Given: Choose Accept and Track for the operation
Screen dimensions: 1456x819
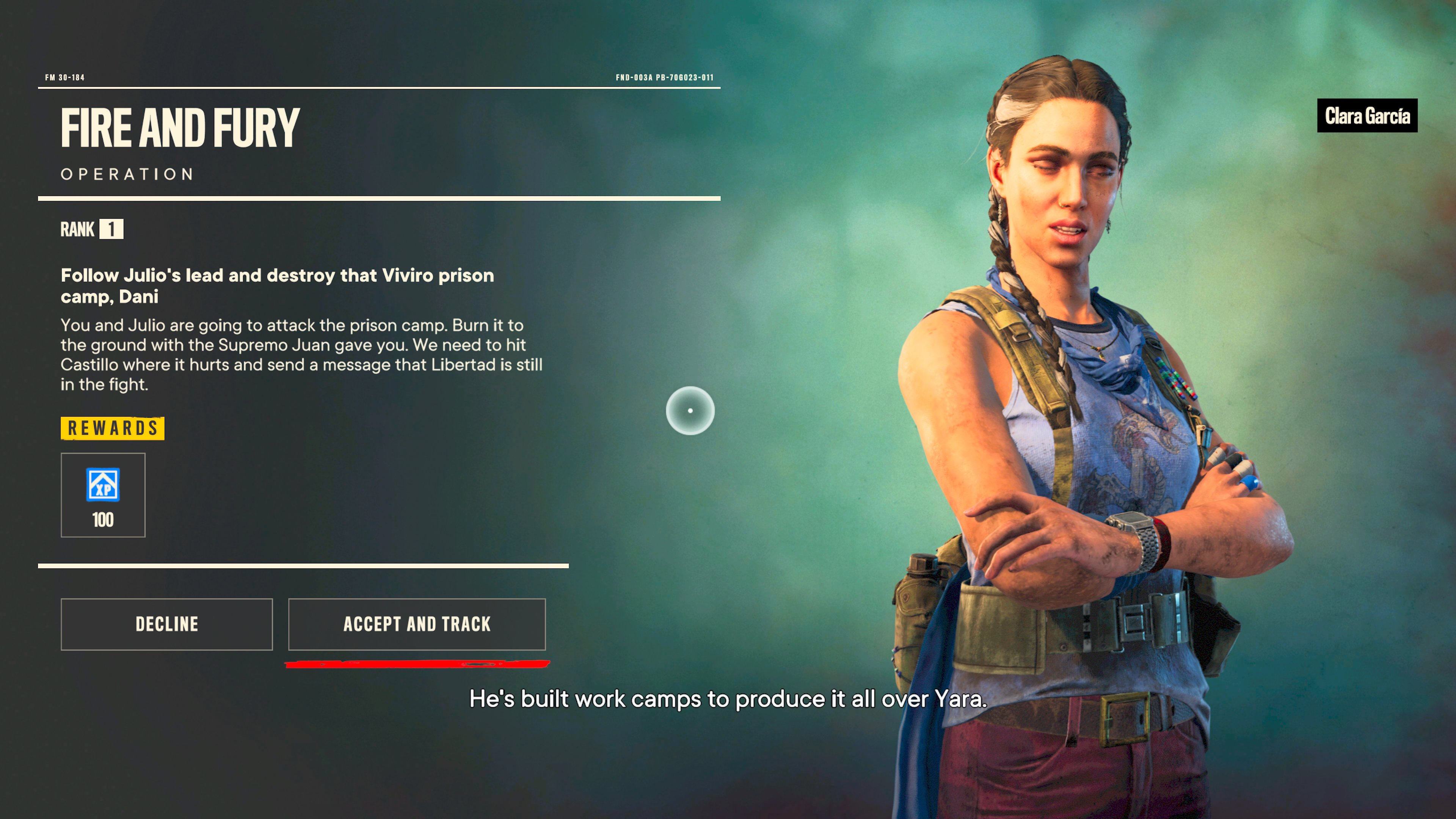Looking at the screenshot, I should [x=417, y=624].
